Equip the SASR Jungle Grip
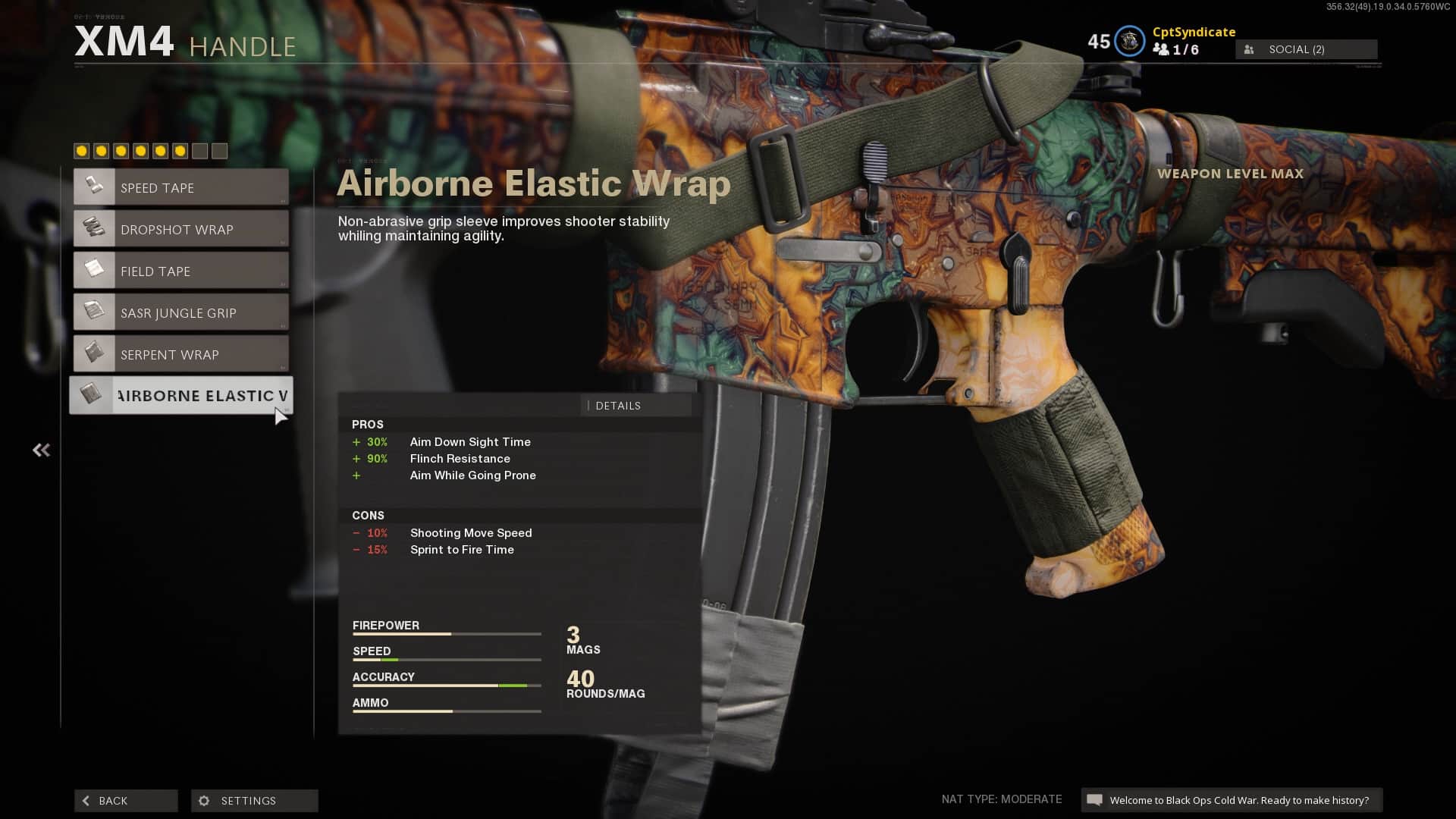The height and width of the screenshot is (819, 1456). 181,312
